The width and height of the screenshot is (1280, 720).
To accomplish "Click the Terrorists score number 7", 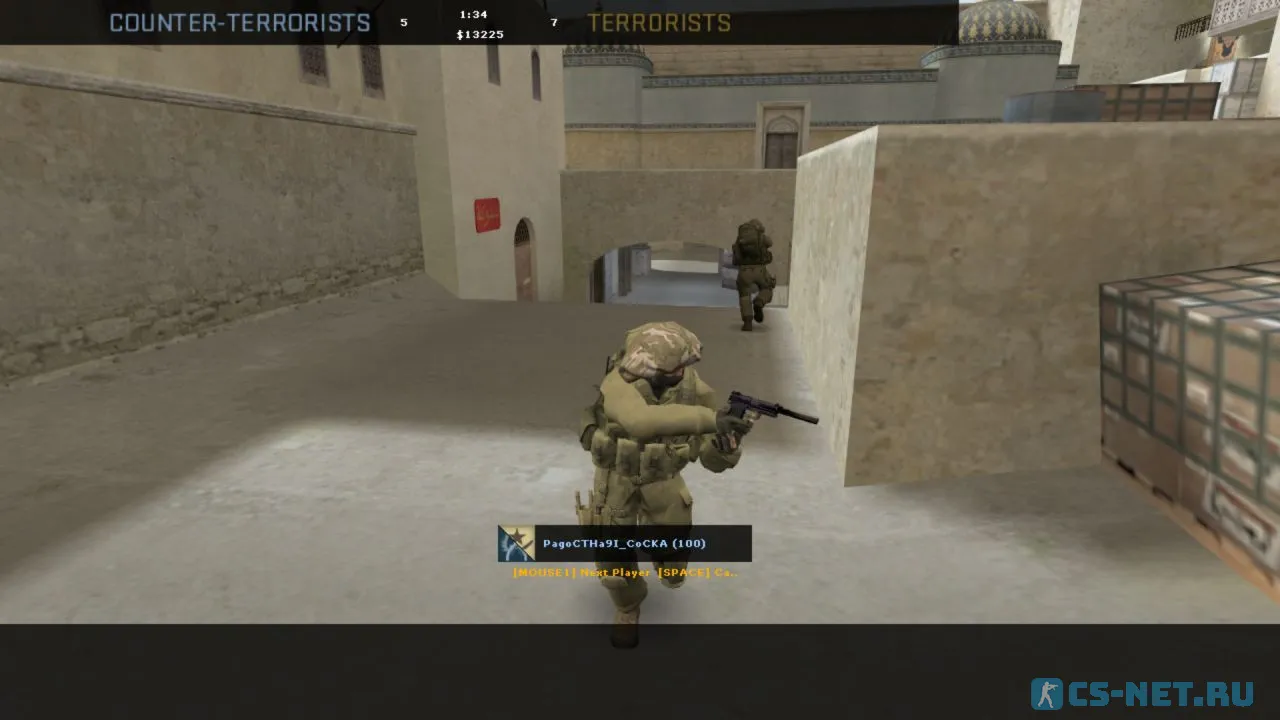I will pyautogui.click(x=553, y=22).
